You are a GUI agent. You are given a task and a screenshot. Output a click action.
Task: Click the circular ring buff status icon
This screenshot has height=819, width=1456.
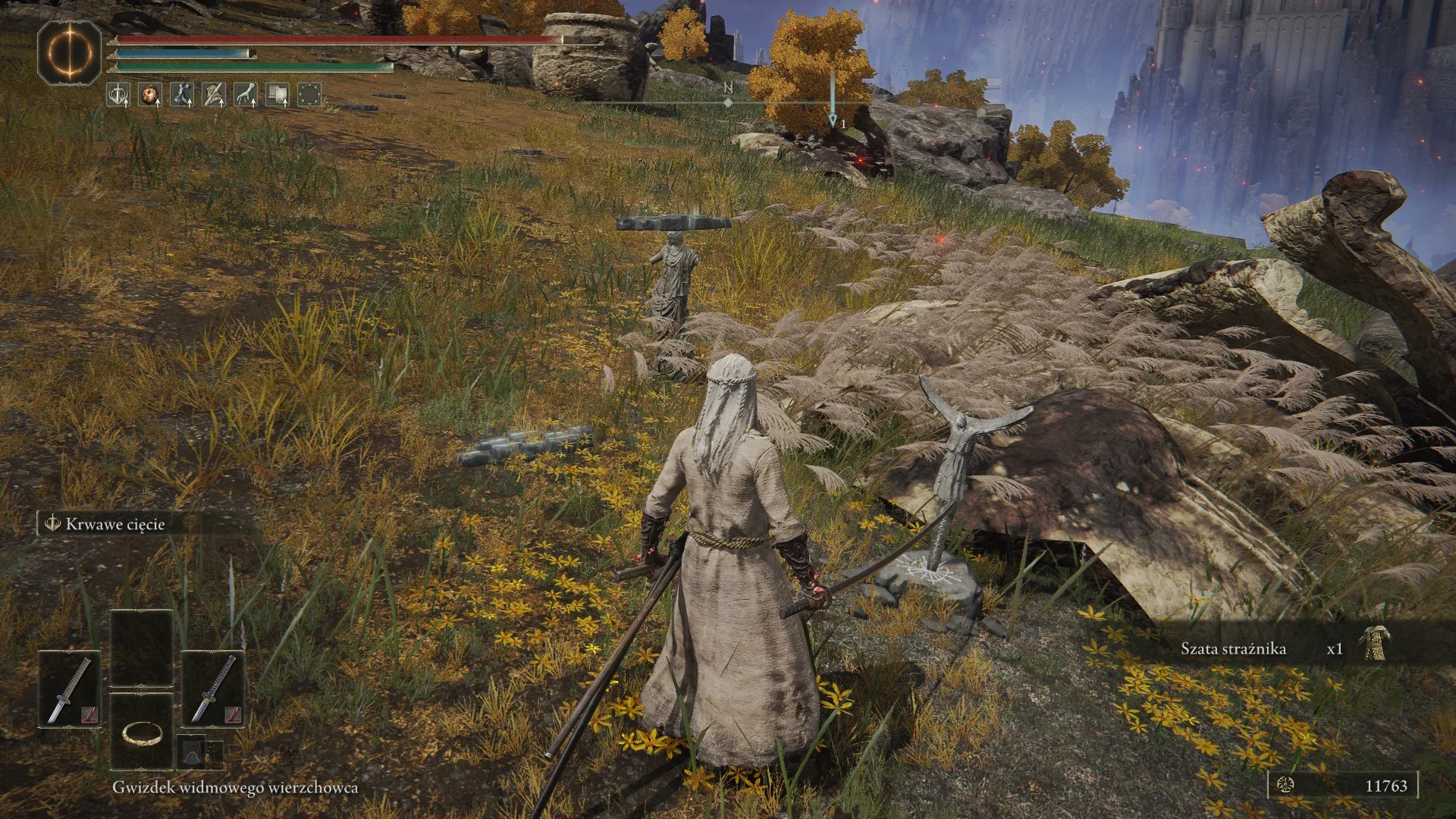coord(309,95)
